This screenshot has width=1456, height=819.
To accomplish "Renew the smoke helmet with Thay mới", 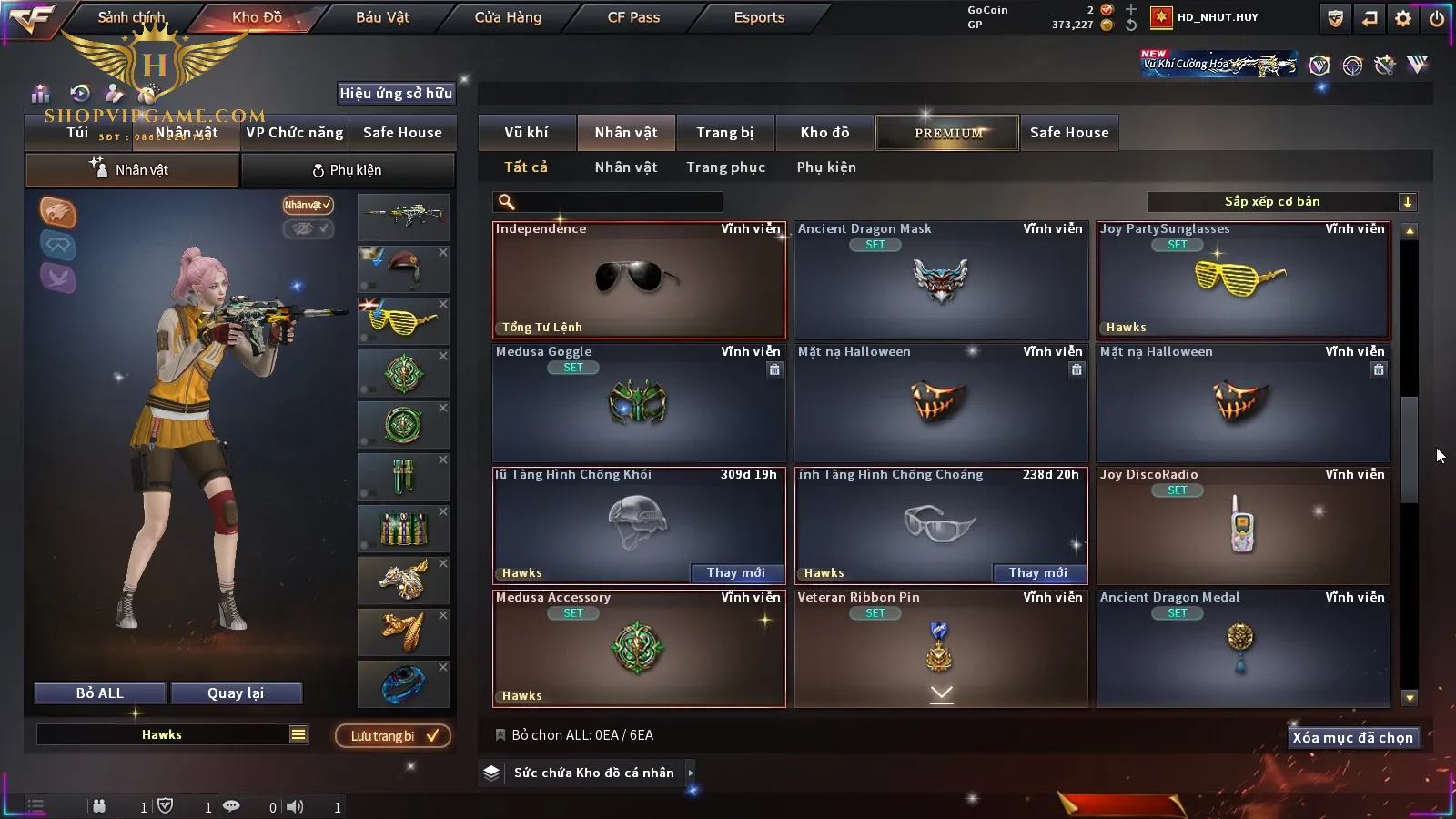I will tap(736, 572).
